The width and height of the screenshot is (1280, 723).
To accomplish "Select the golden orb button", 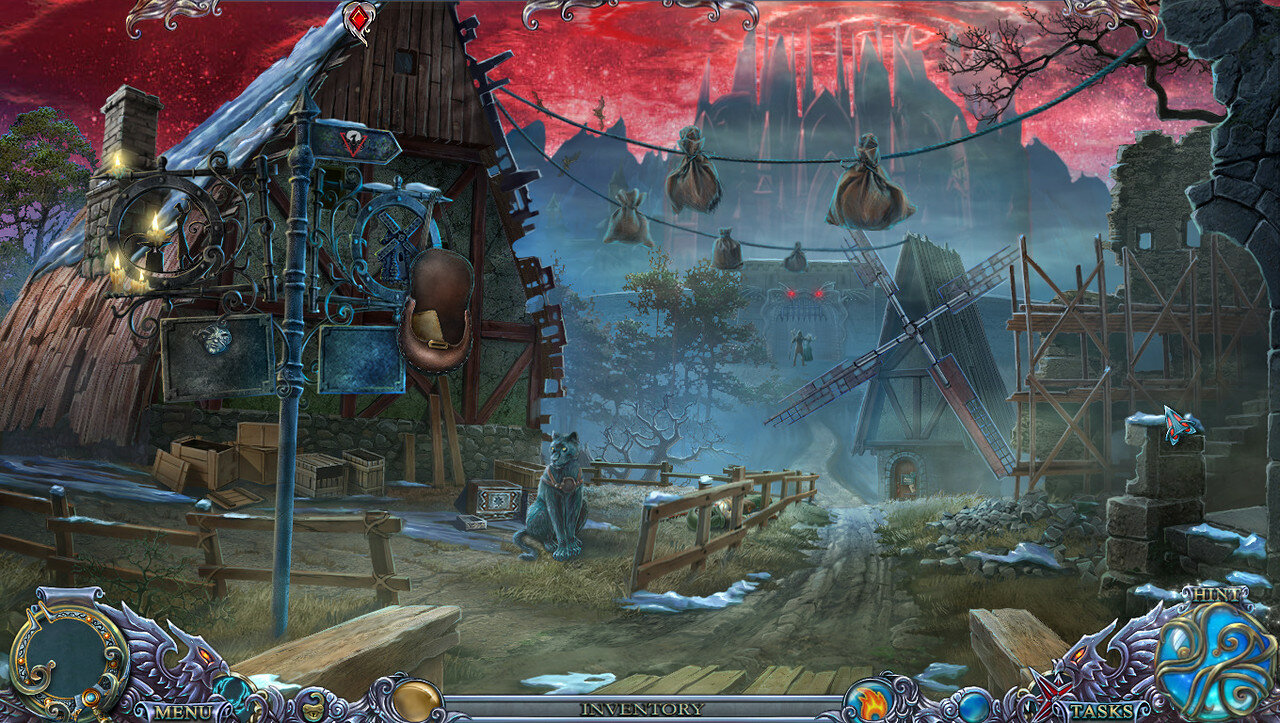I will click(x=416, y=700).
